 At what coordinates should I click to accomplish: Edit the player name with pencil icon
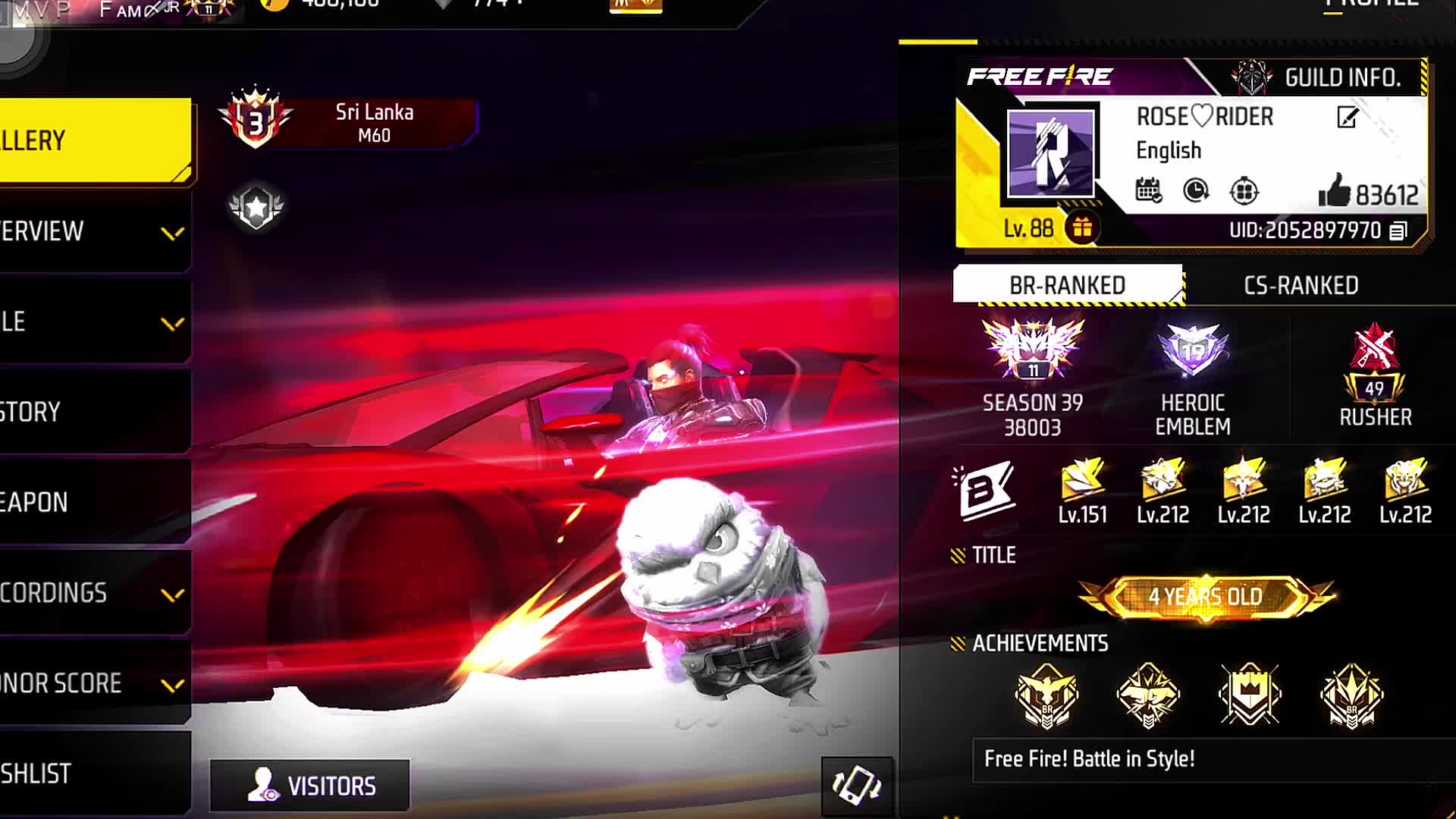(x=1348, y=118)
